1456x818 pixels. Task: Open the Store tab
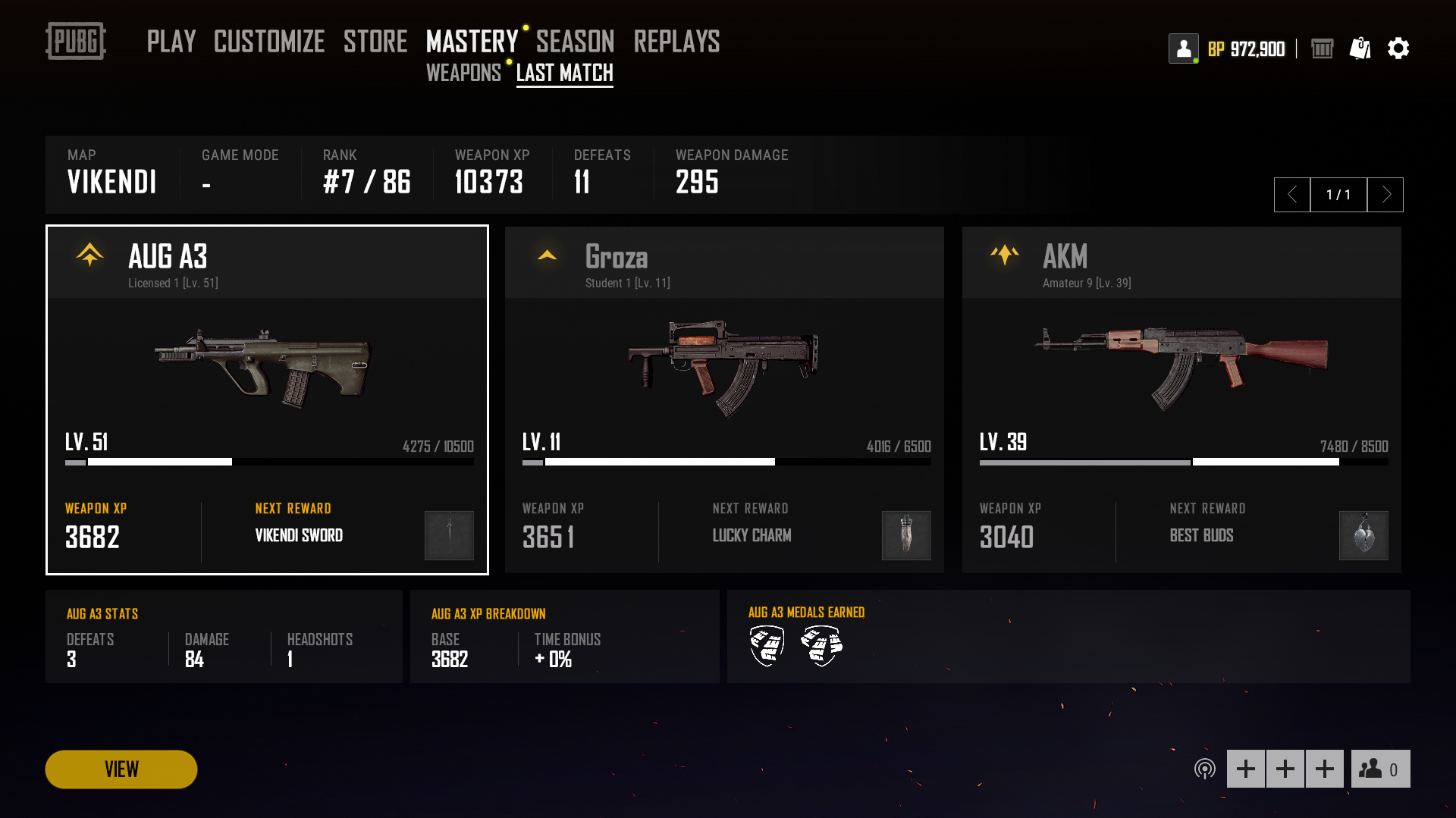coord(375,42)
